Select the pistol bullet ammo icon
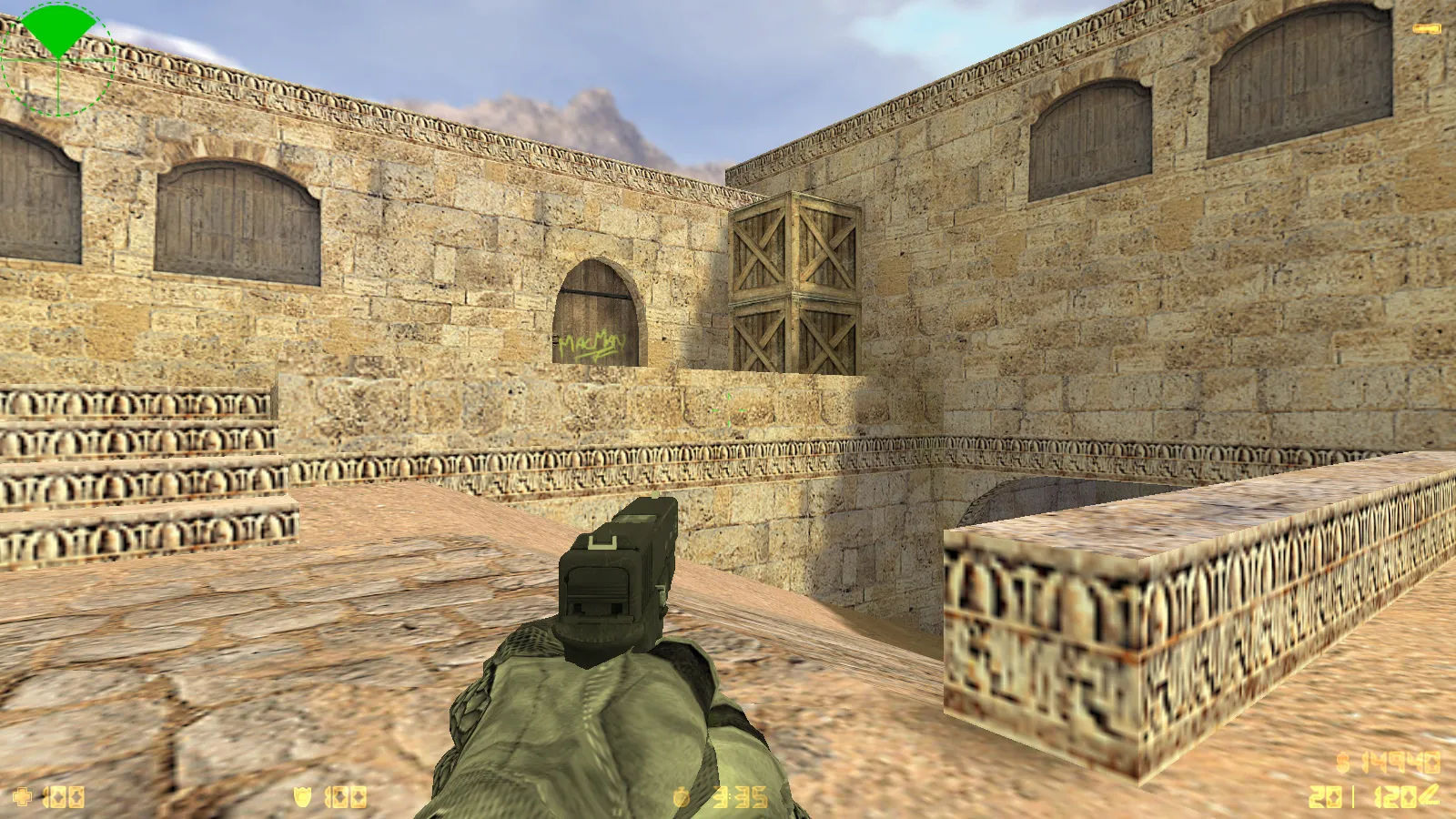1456x819 pixels. point(1429,796)
